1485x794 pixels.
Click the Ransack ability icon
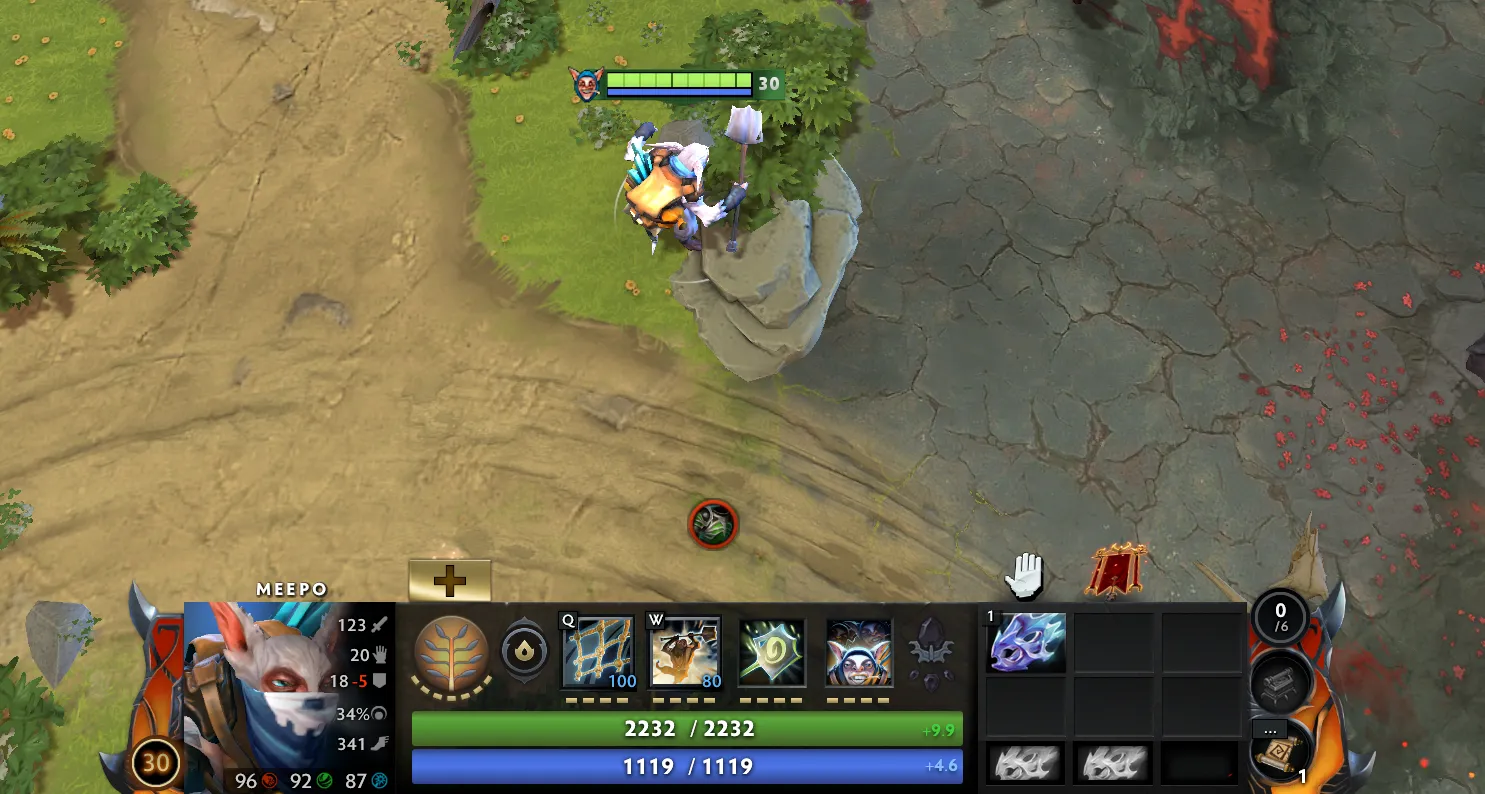772,650
